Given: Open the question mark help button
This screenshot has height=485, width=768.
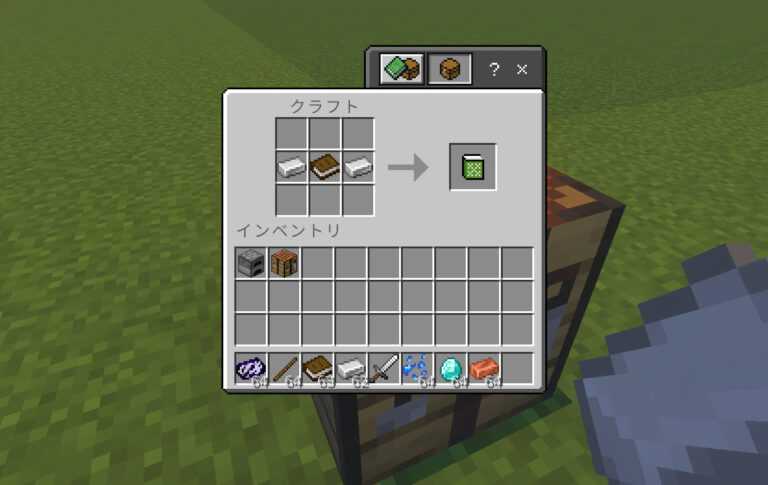Looking at the screenshot, I should [494, 70].
